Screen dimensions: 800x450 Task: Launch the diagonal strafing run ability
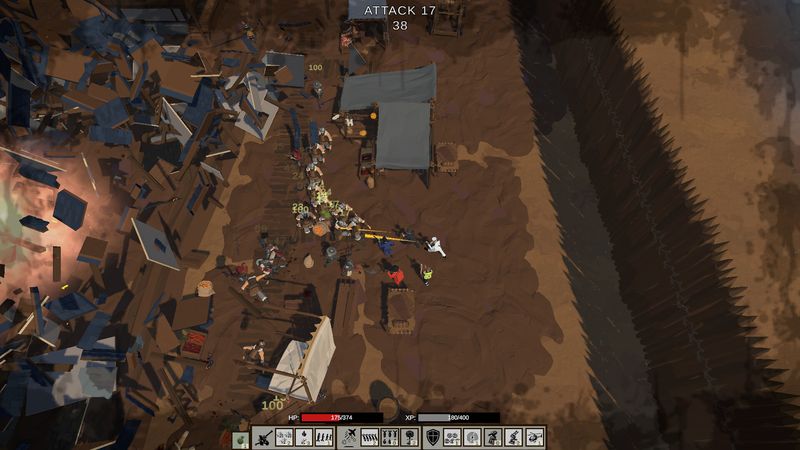[x=370, y=438]
